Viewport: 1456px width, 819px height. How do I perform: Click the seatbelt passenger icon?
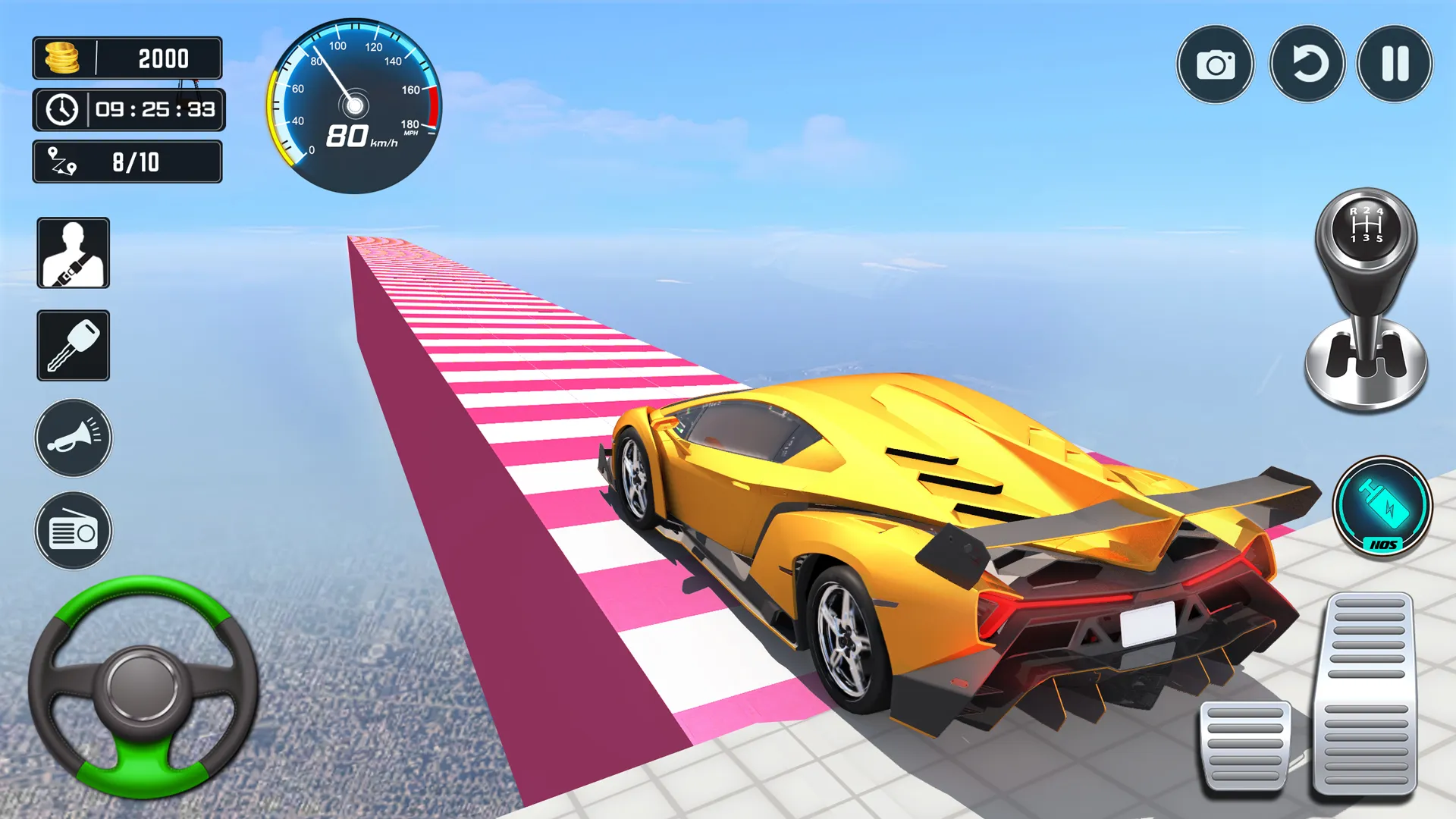pos(73,254)
